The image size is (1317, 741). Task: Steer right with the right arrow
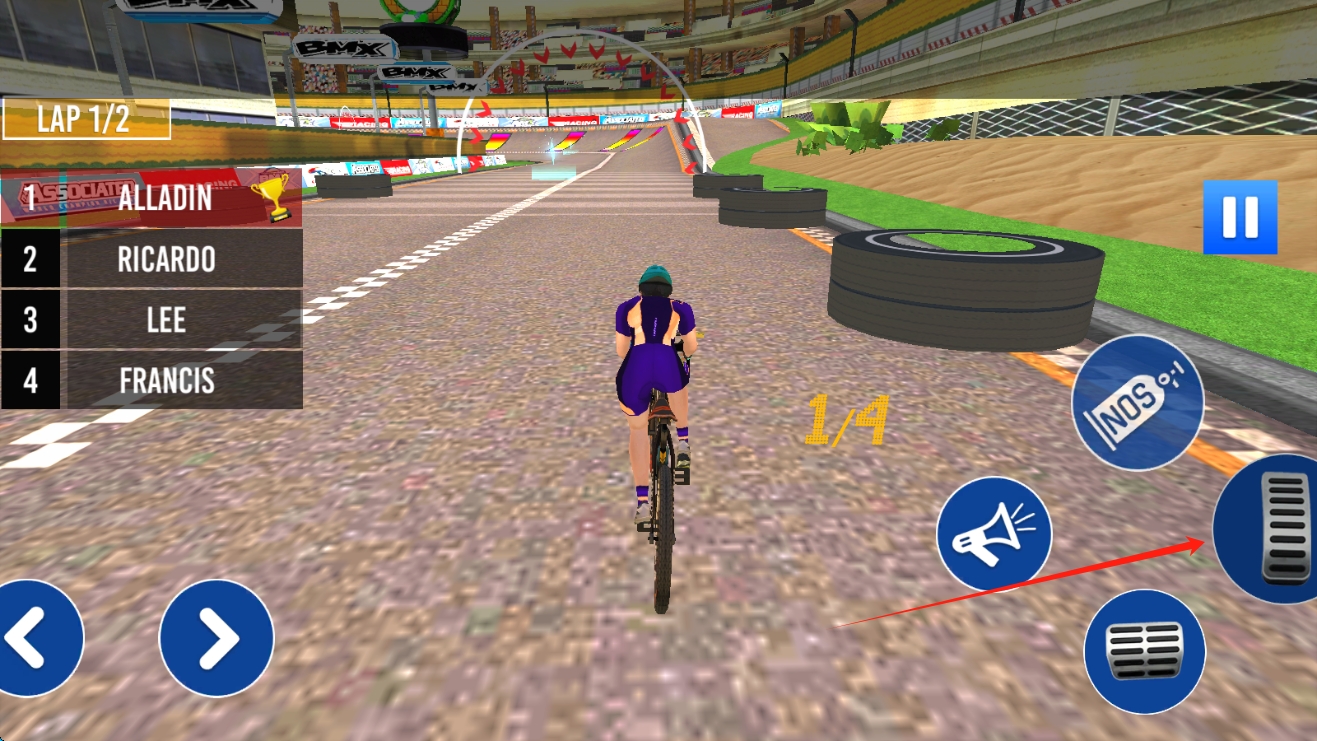[x=216, y=638]
